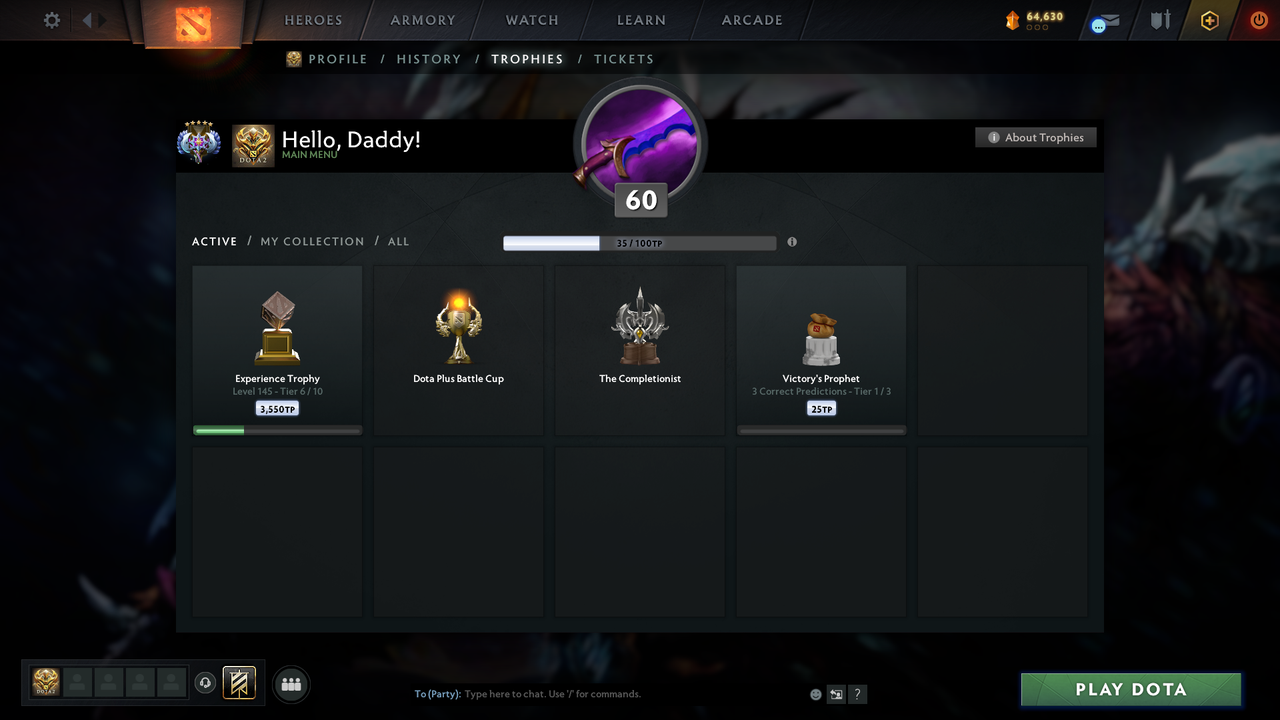Image resolution: width=1280 pixels, height=720 pixels.
Task: Switch trophy view to ALL
Action: point(398,241)
